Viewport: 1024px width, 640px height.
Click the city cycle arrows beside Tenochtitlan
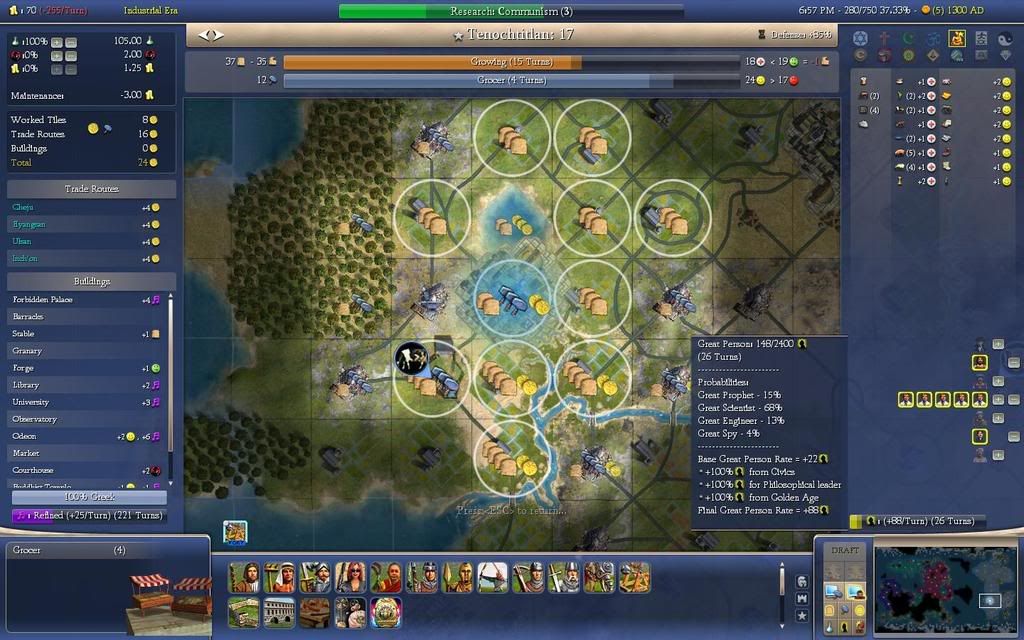point(211,35)
